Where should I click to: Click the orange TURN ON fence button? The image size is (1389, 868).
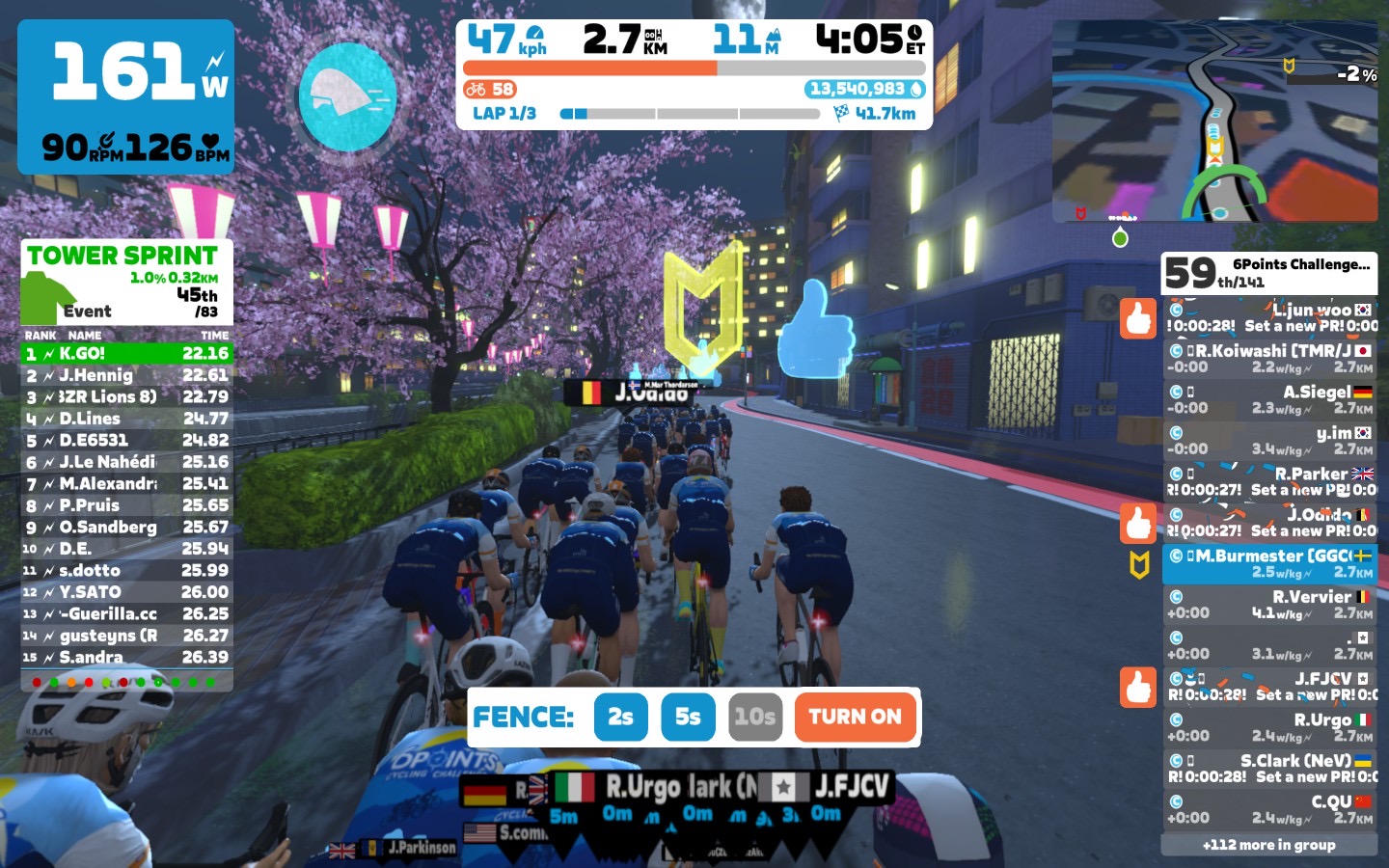click(855, 717)
